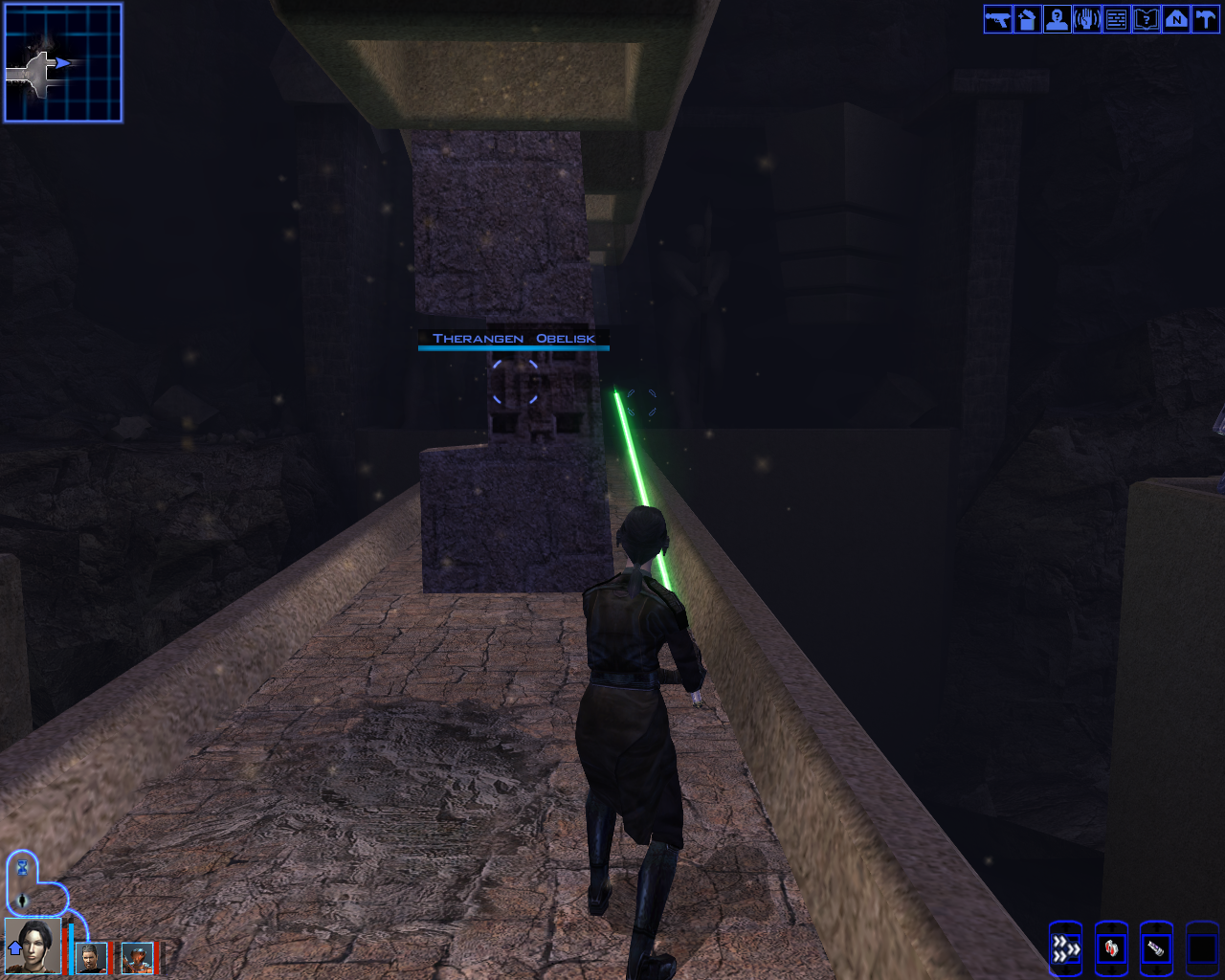Open the Inventory screen
1225x980 pixels.
point(1025,19)
